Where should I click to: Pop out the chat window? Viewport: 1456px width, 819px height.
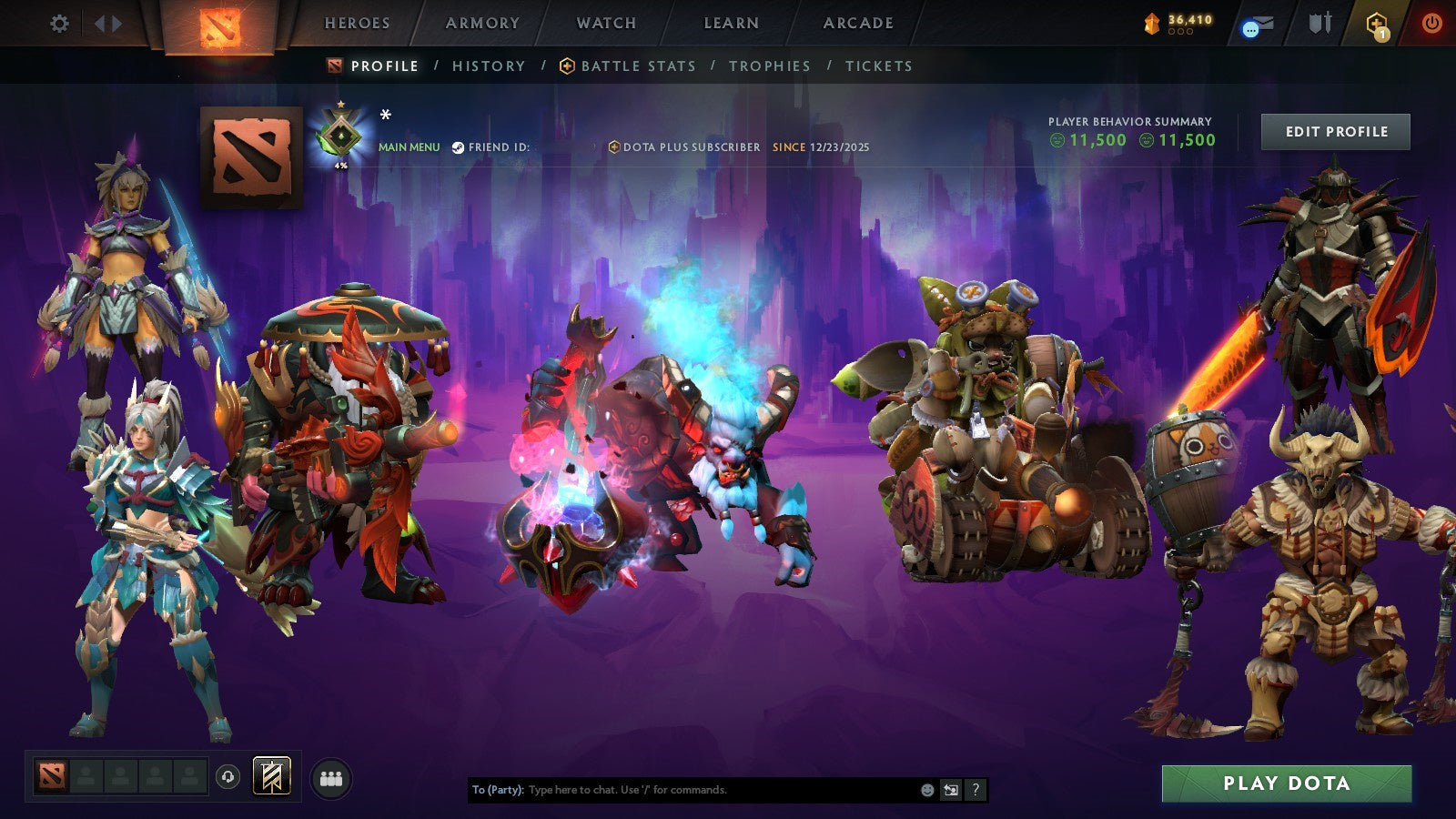(949, 791)
